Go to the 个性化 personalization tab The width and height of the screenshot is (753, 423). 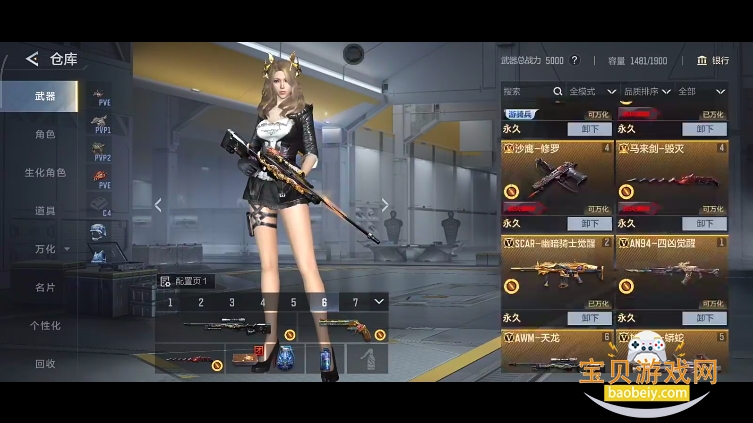coord(44,325)
